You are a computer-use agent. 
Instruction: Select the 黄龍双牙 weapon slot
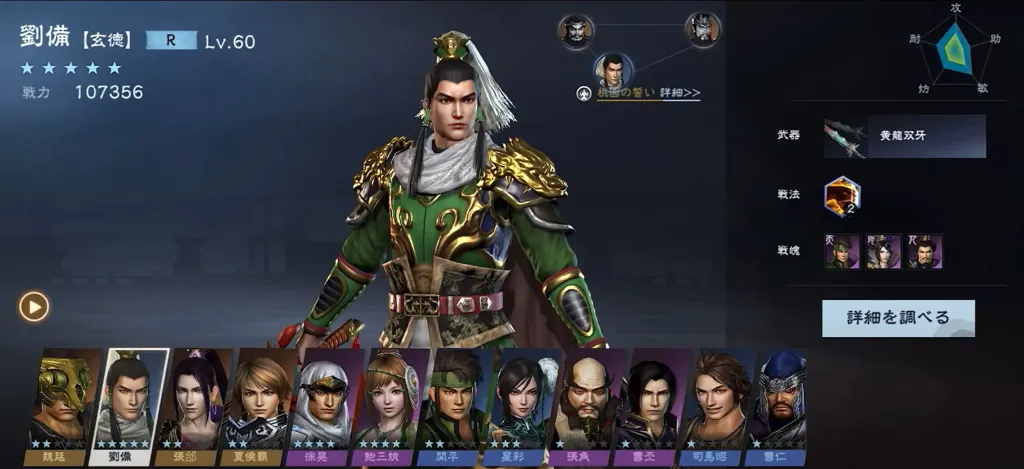[x=905, y=136]
